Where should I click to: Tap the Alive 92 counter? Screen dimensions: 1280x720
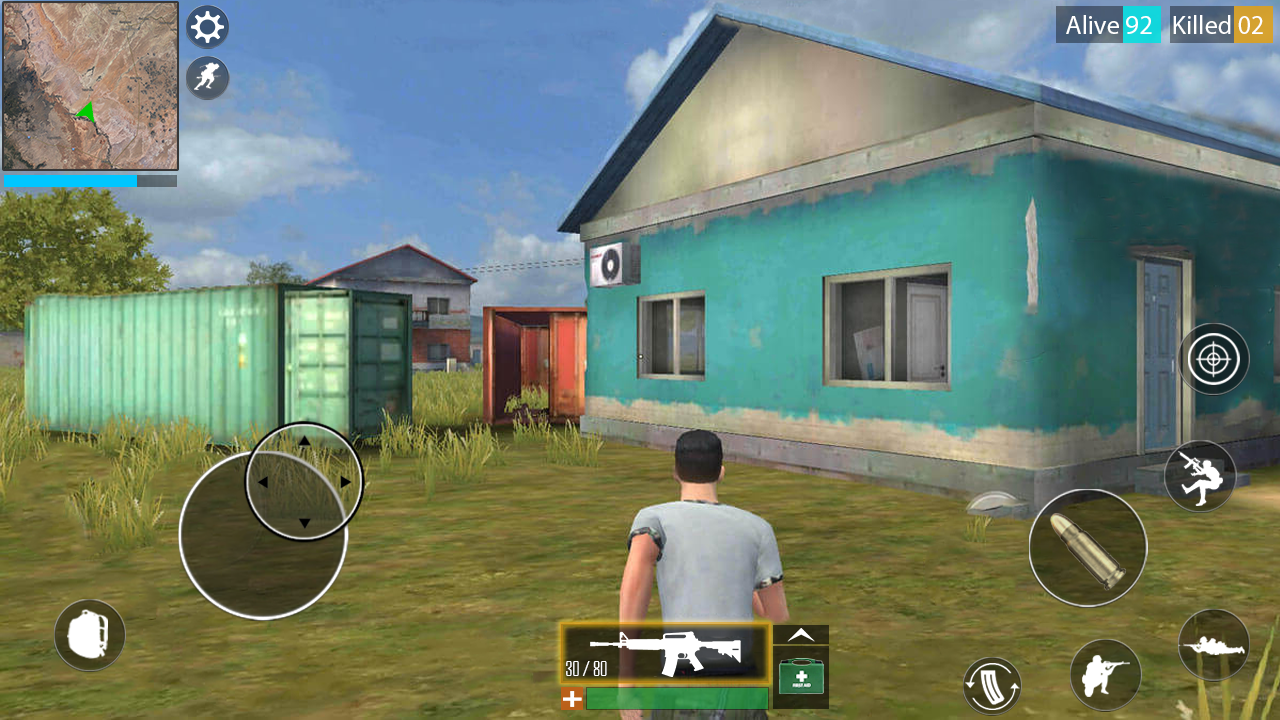1108,25
